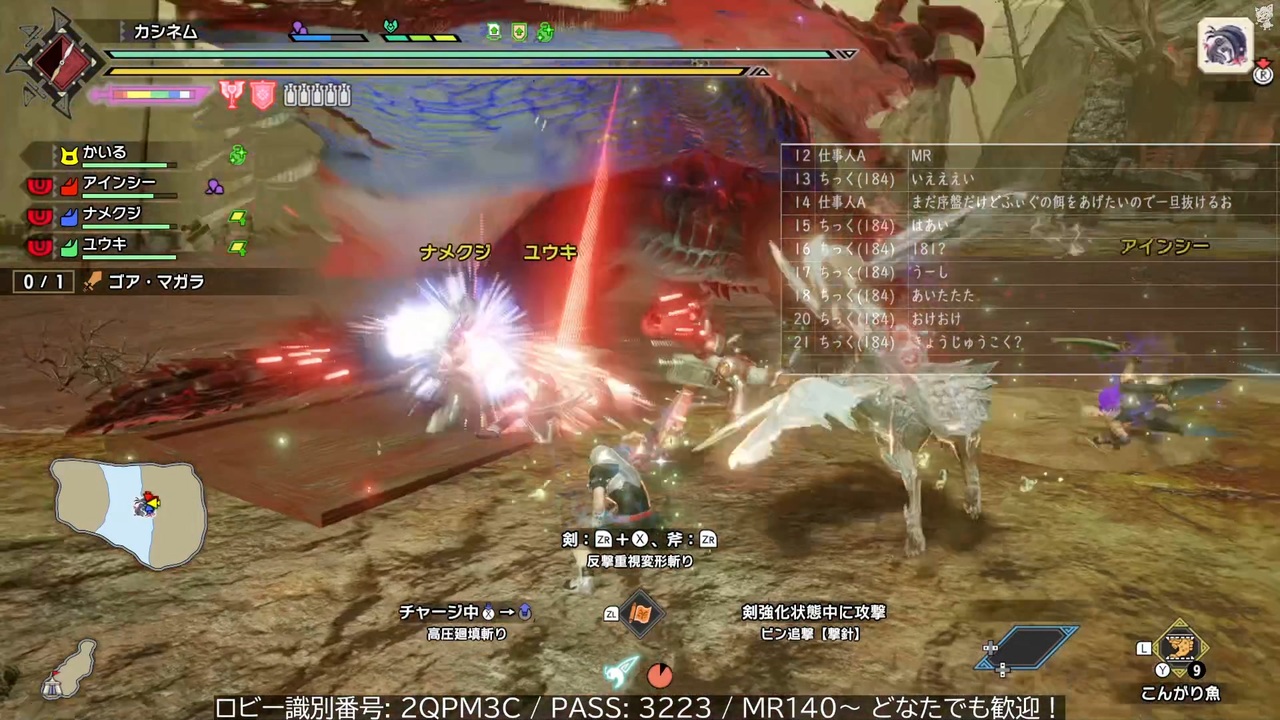Click the potion vial icons under the sharpness gauge
This screenshot has height=720, width=1280.
click(x=317, y=93)
